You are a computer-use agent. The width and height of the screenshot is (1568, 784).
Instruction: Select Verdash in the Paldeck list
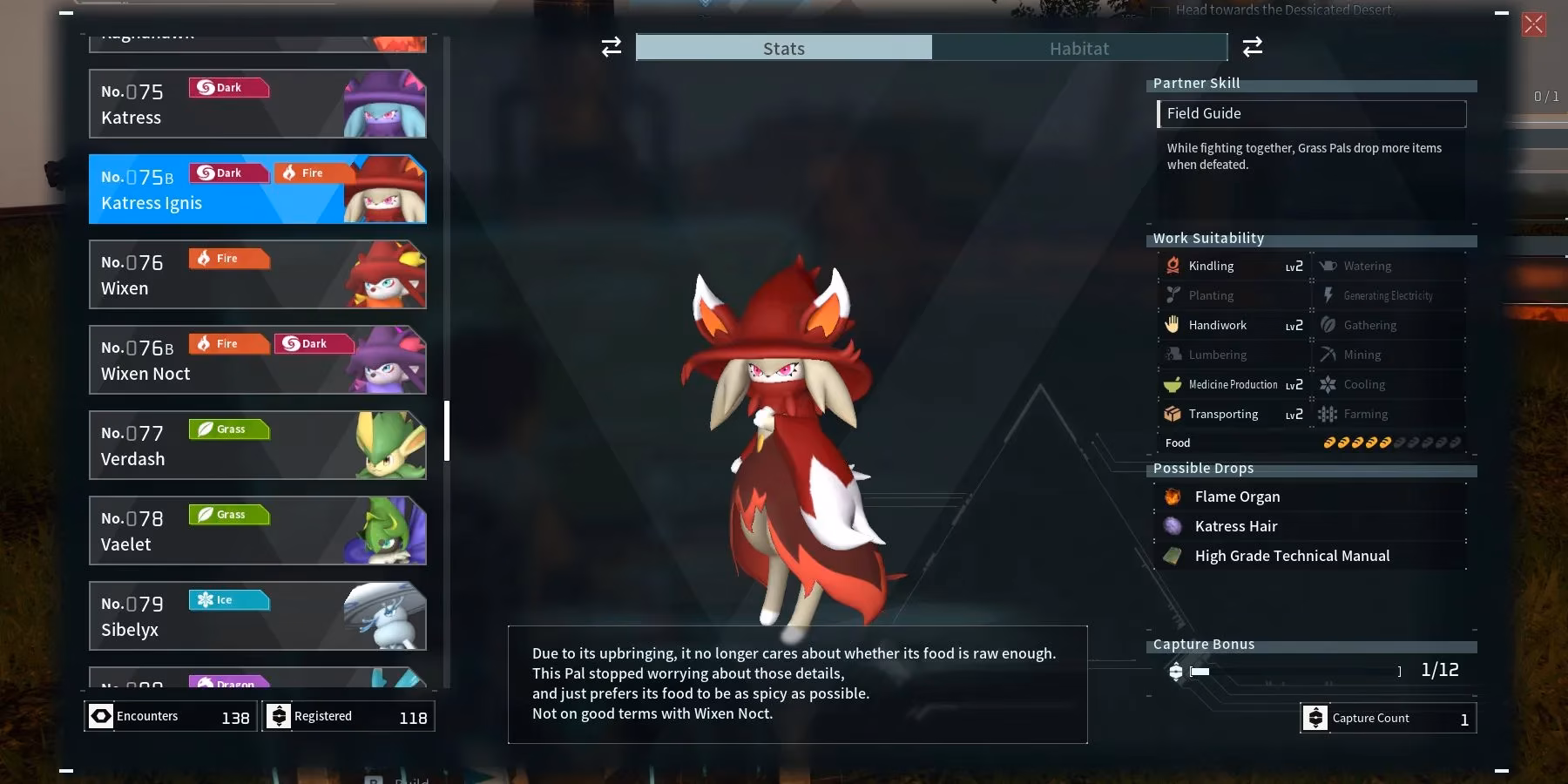(x=257, y=445)
